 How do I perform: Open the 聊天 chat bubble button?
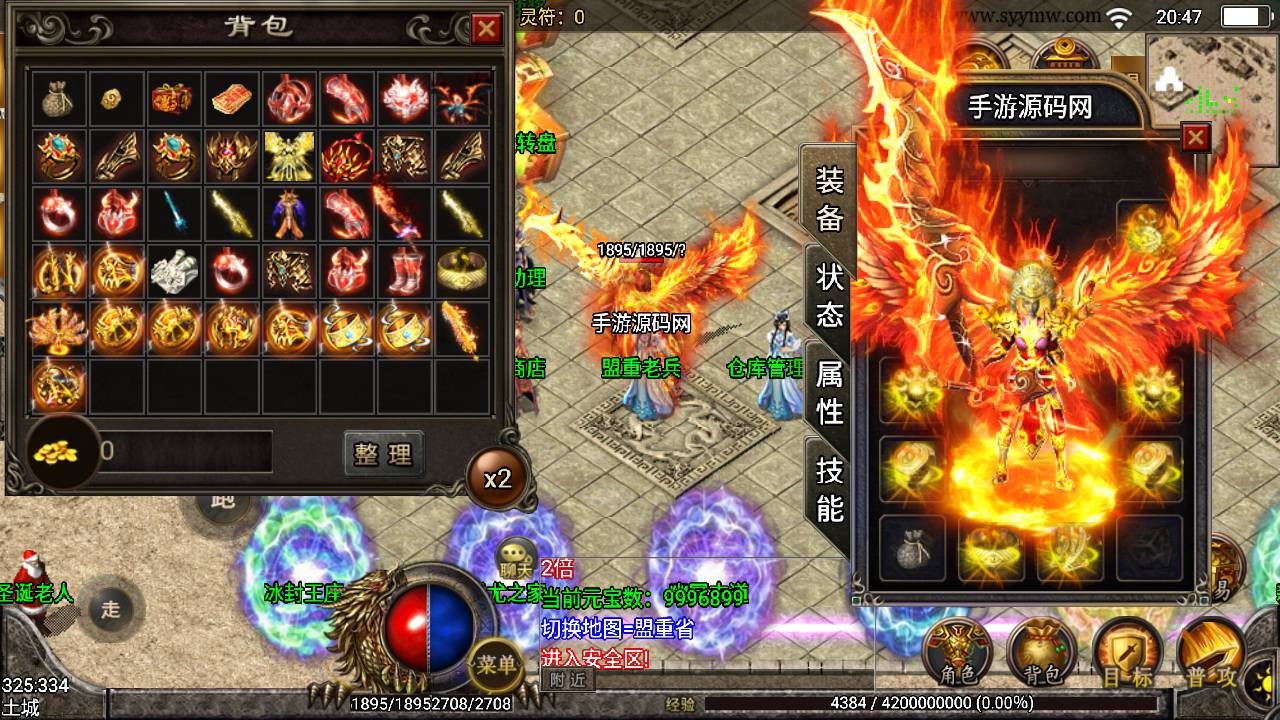(518, 557)
